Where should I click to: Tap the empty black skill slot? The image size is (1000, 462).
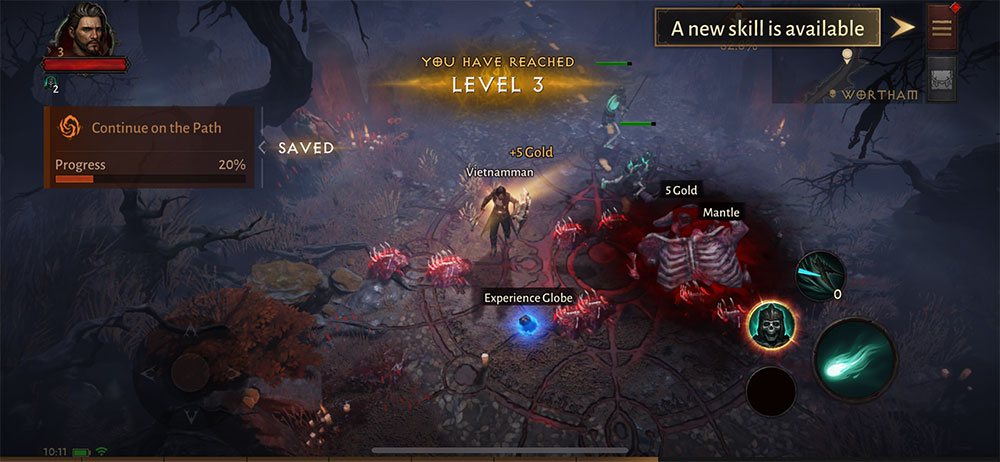771,392
